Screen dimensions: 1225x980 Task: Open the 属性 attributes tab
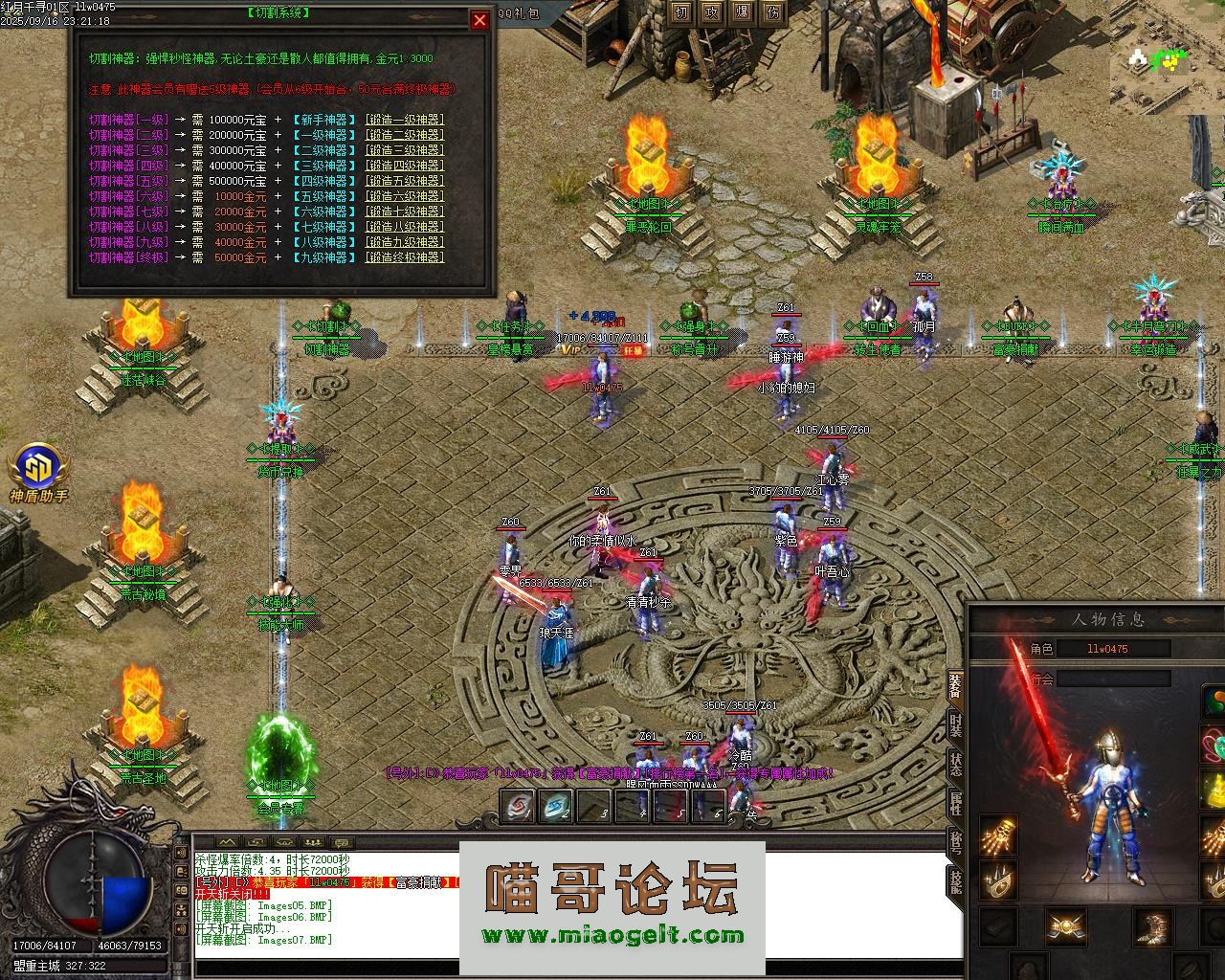tap(955, 803)
